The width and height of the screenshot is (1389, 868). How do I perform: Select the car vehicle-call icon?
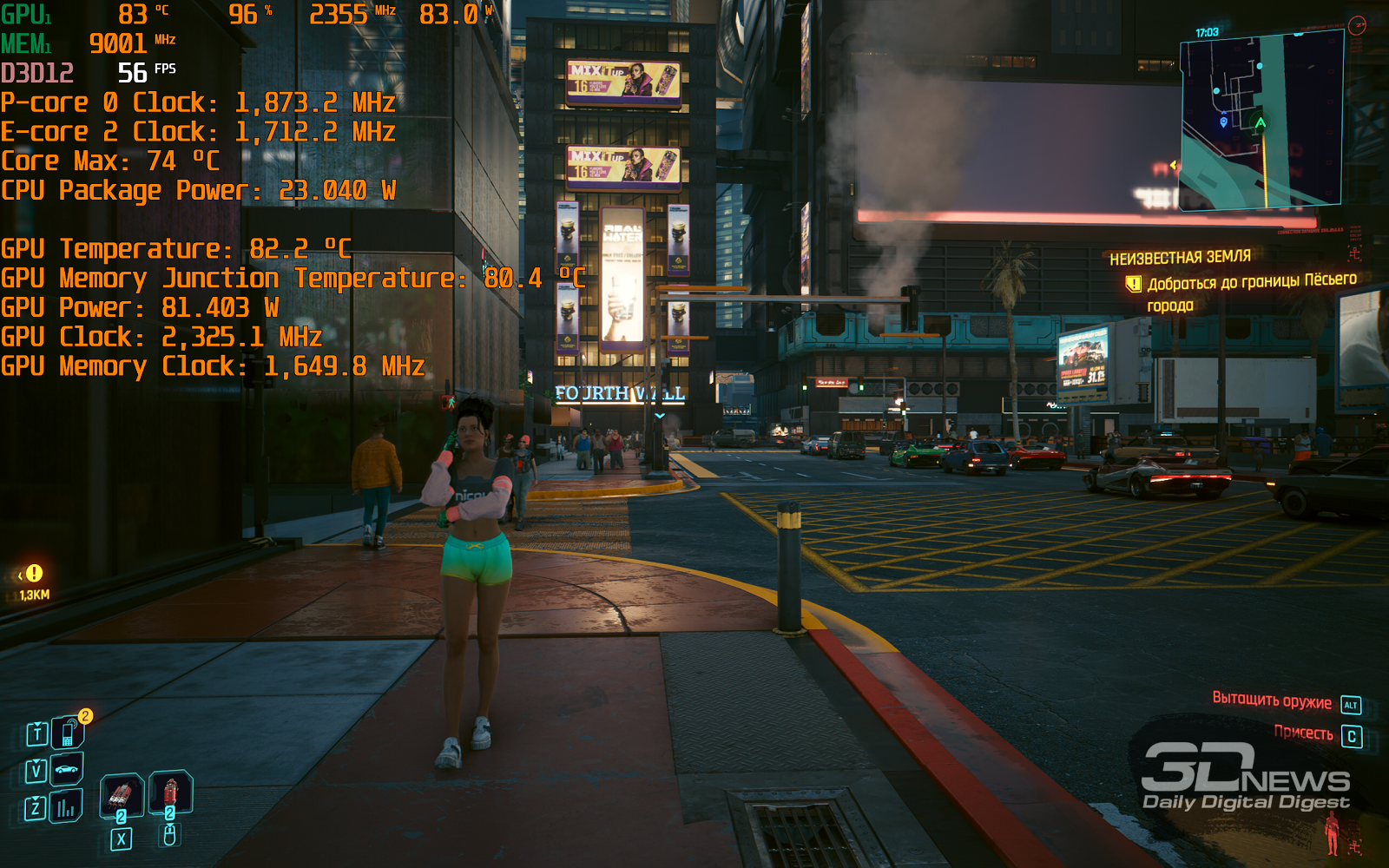pyautogui.click(x=66, y=769)
